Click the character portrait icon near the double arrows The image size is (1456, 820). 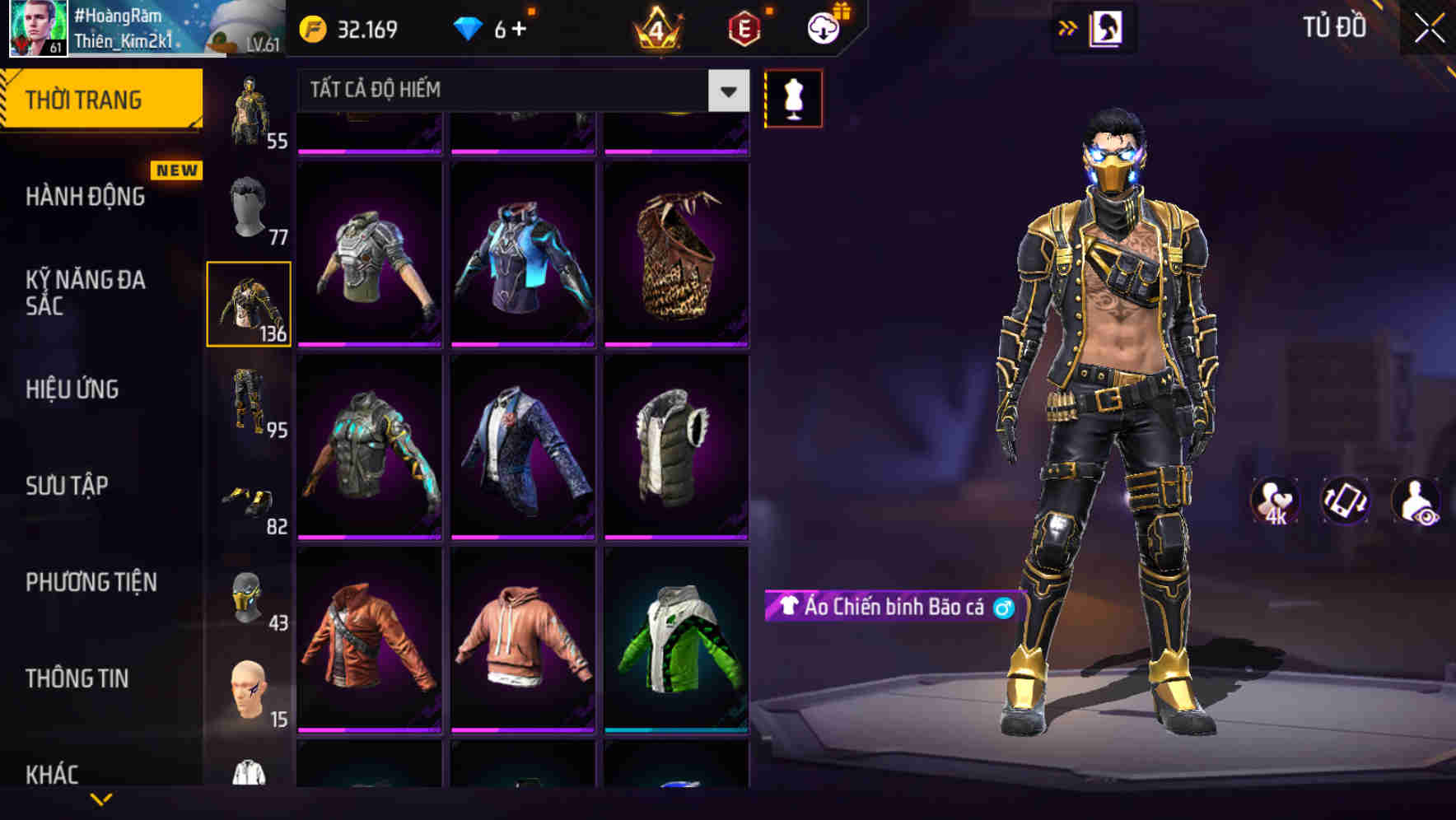click(1108, 27)
